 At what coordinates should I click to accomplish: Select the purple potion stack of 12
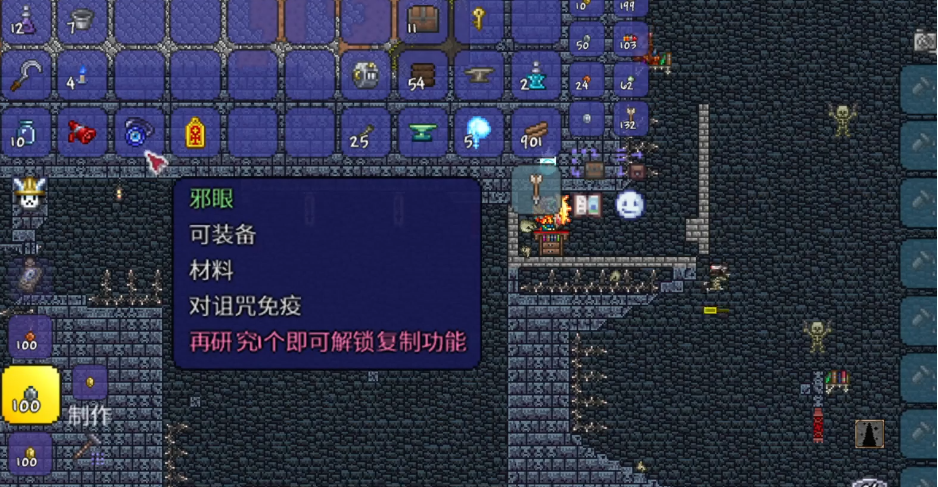point(24,19)
